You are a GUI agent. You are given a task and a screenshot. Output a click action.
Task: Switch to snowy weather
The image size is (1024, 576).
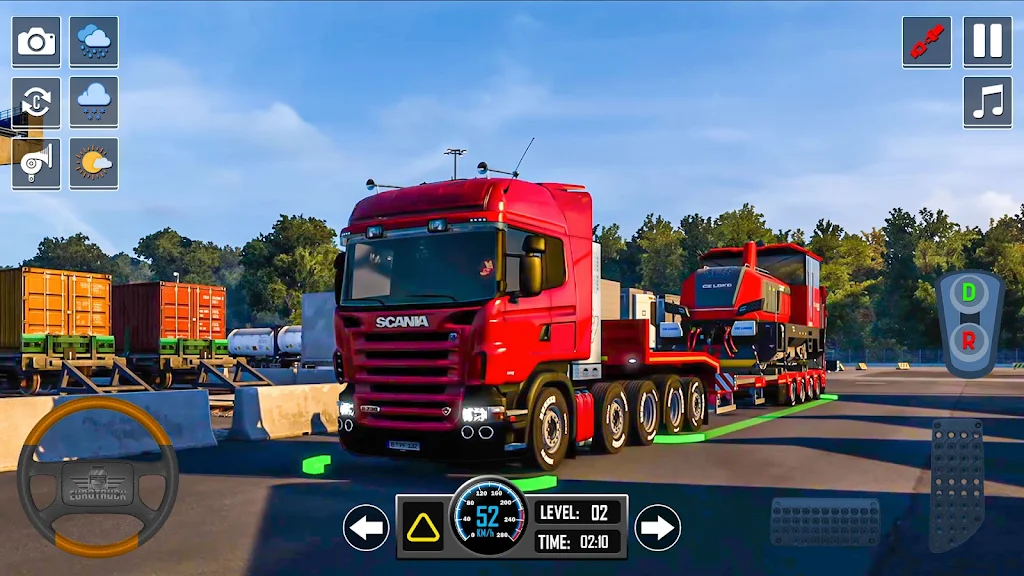point(94,102)
